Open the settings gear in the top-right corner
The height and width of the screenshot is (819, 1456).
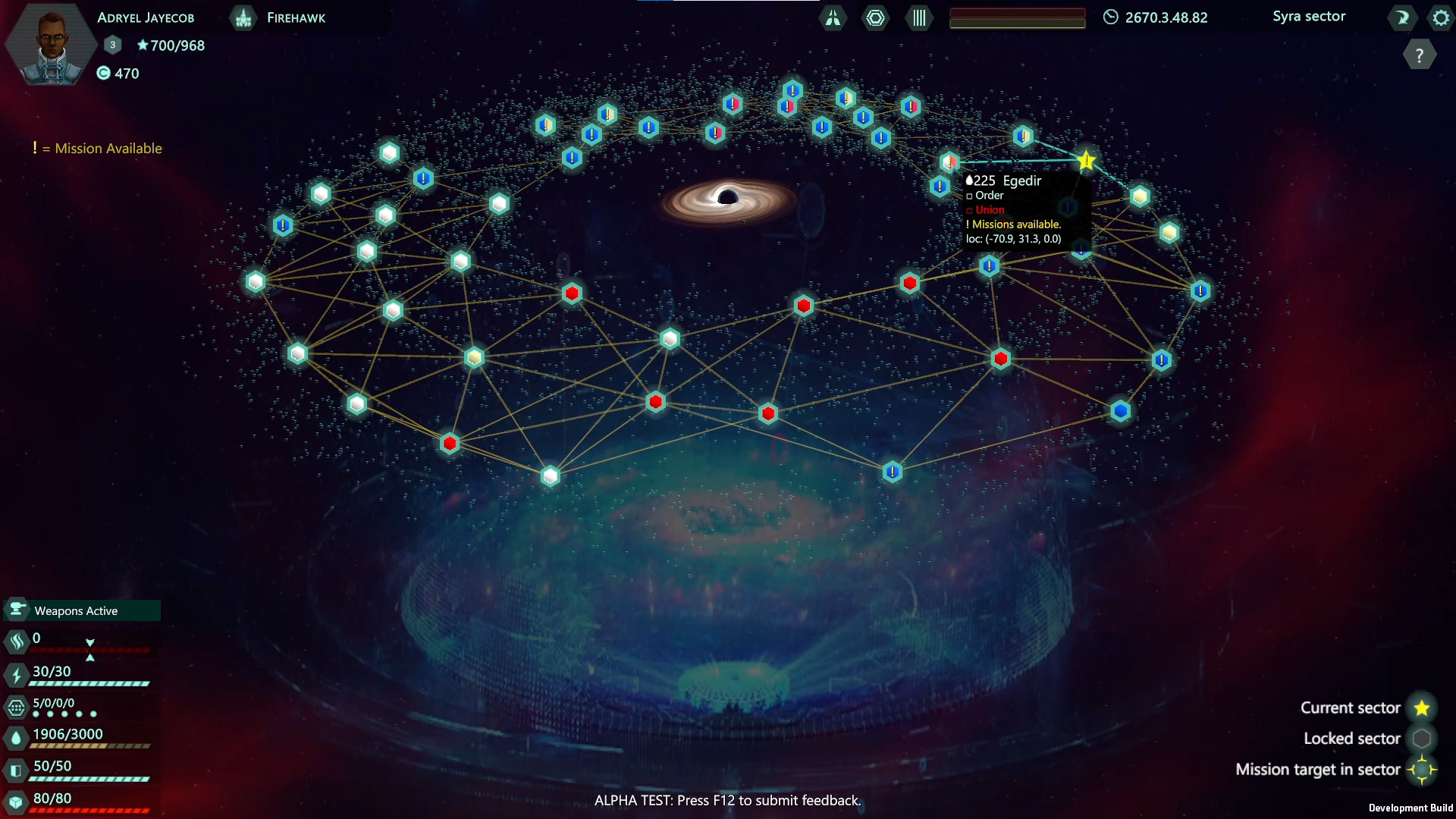point(1439,17)
